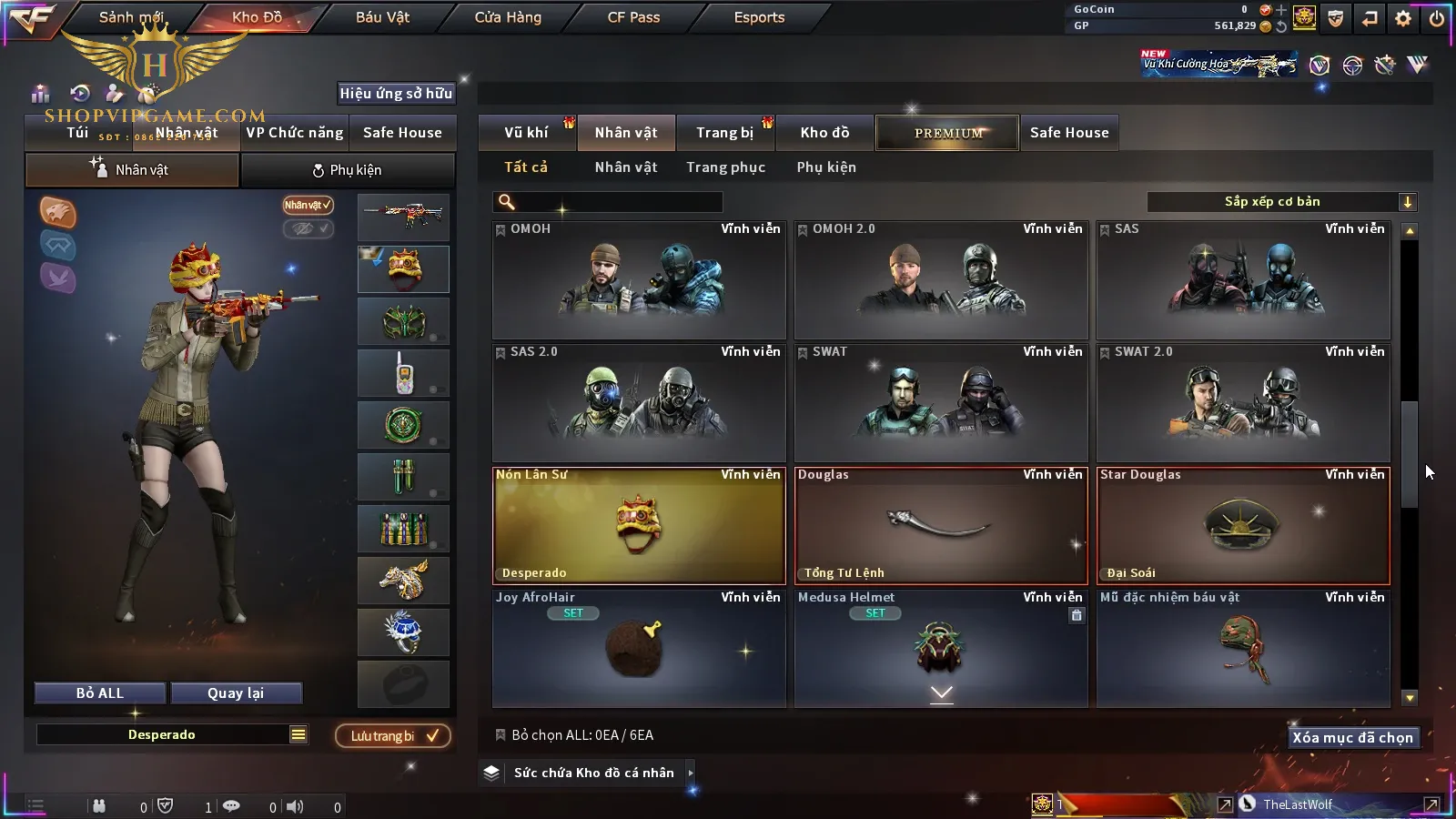
Task: Pick the SWAT 2.0 character card
Action: (x=1243, y=402)
